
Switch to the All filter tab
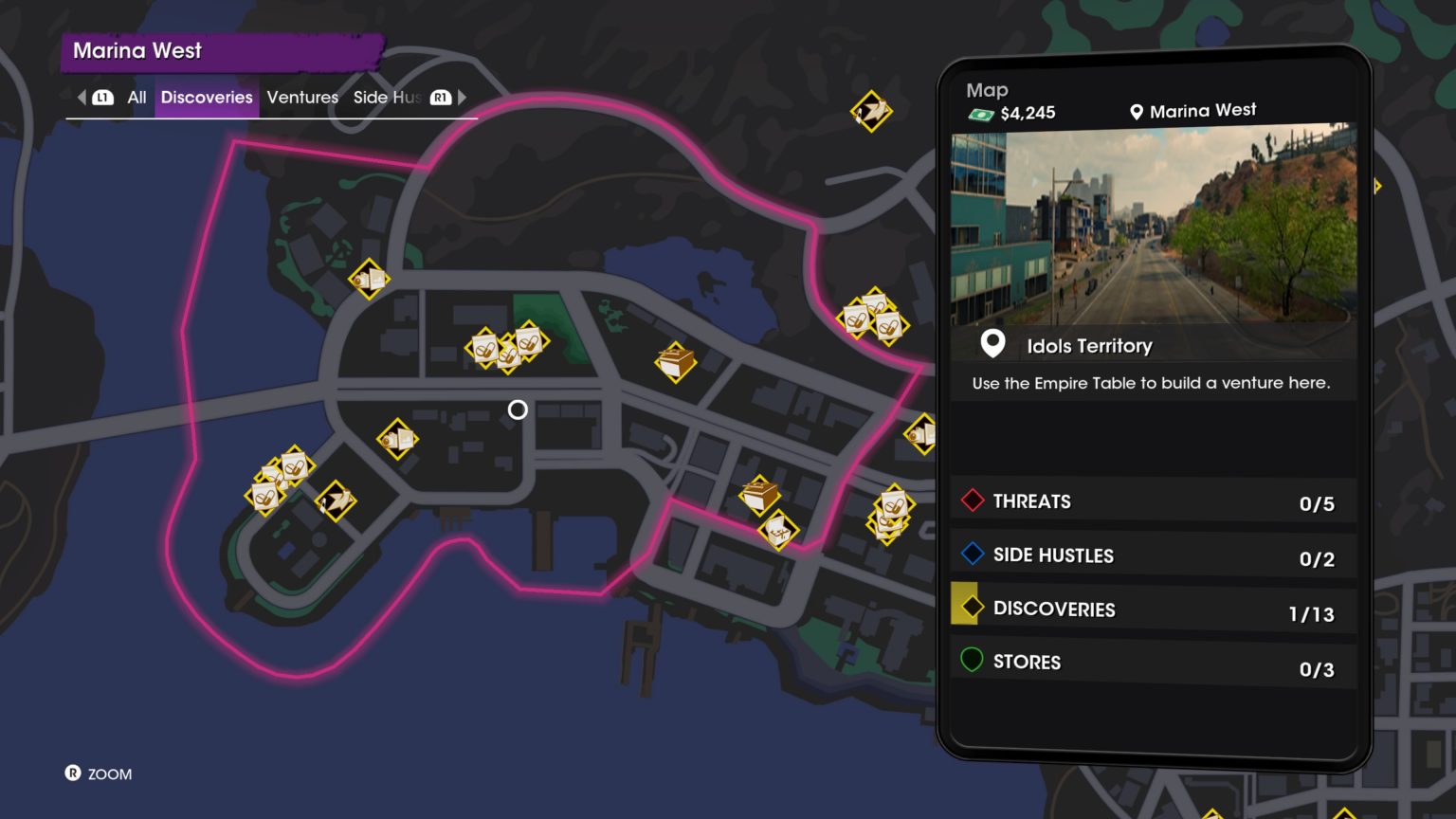pos(136,97)
